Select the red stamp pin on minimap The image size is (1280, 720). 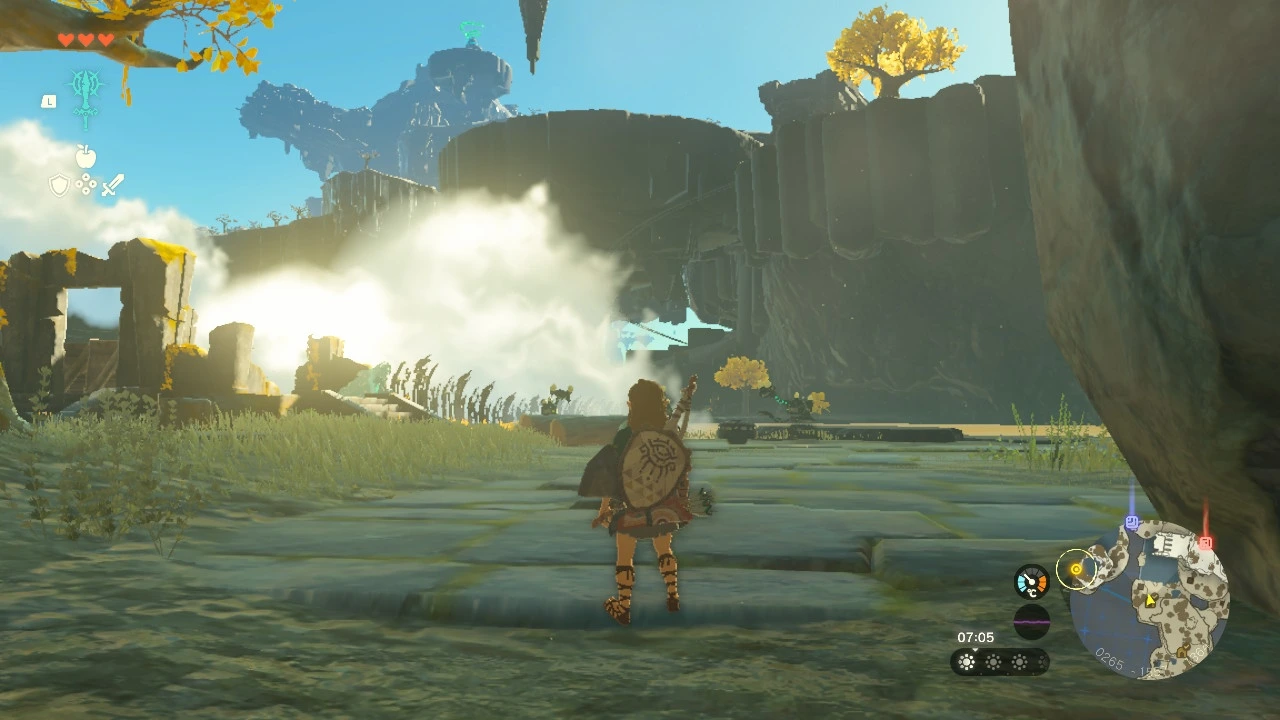coord(1206,542)
